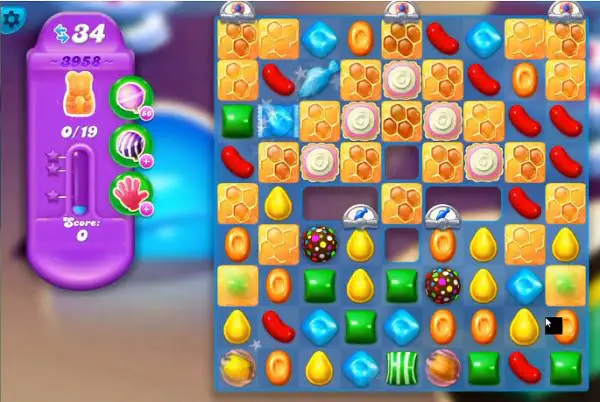
Task: Select the bubble-coated yellow candy
Action: [238, 367]
